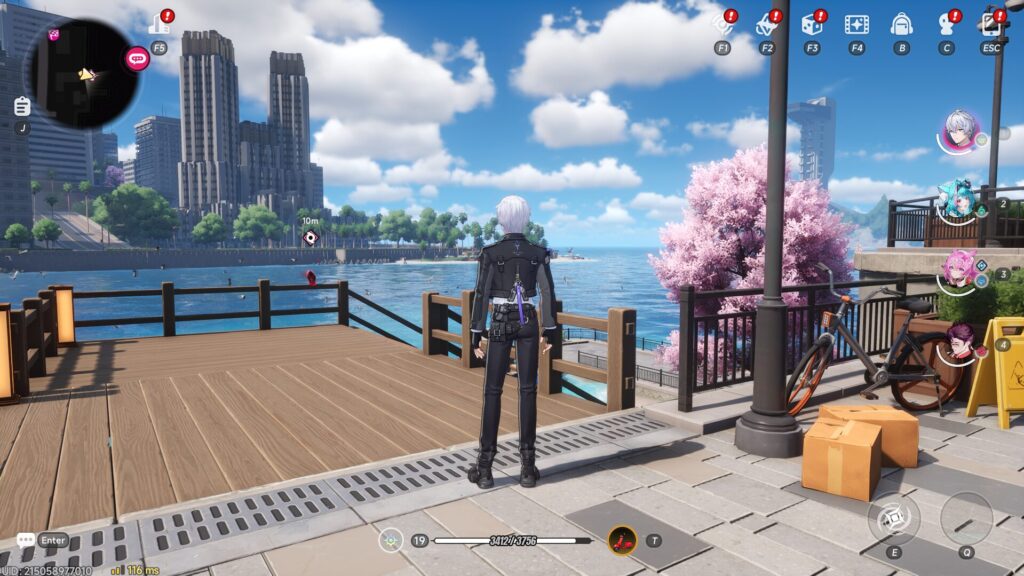
Task: Switch to the teal-haired party member
Action: (x=956, y=200)
